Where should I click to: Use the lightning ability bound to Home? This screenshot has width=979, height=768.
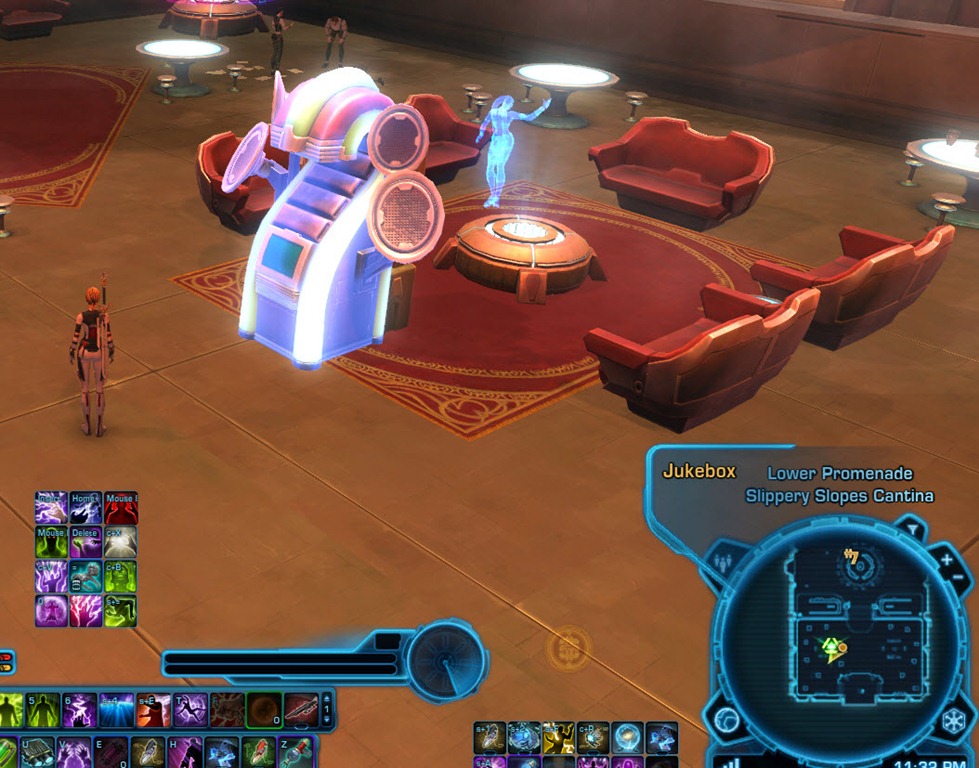point(85,508)
